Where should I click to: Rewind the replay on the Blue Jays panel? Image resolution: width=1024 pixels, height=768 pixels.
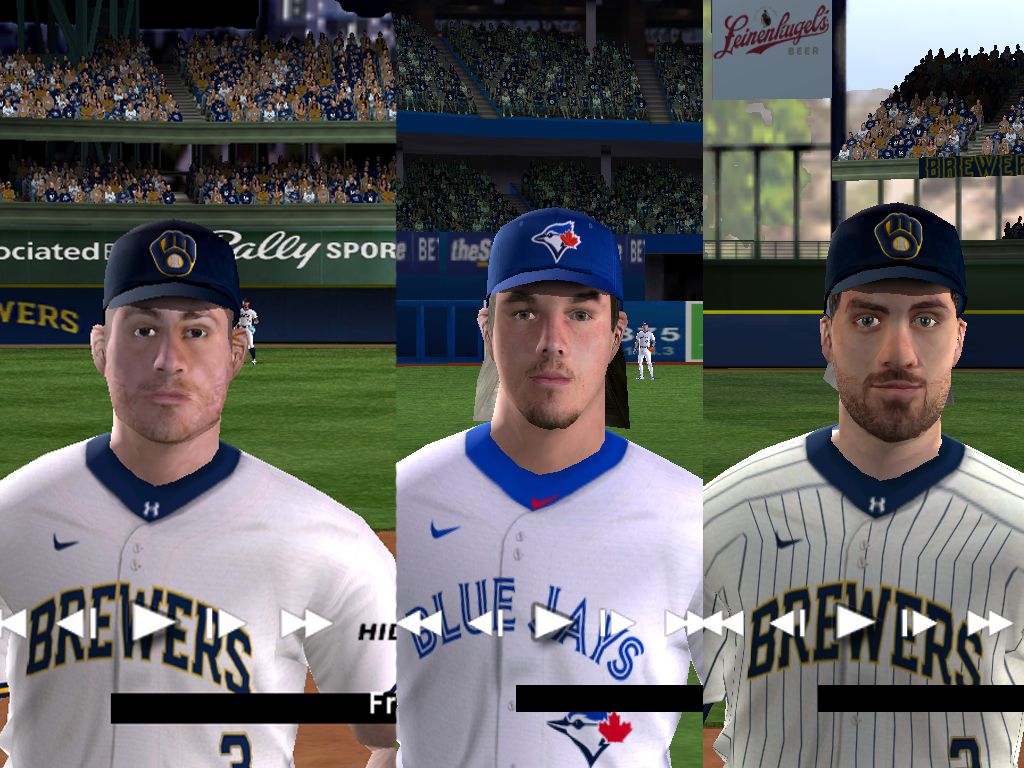(x=419, y=623)
